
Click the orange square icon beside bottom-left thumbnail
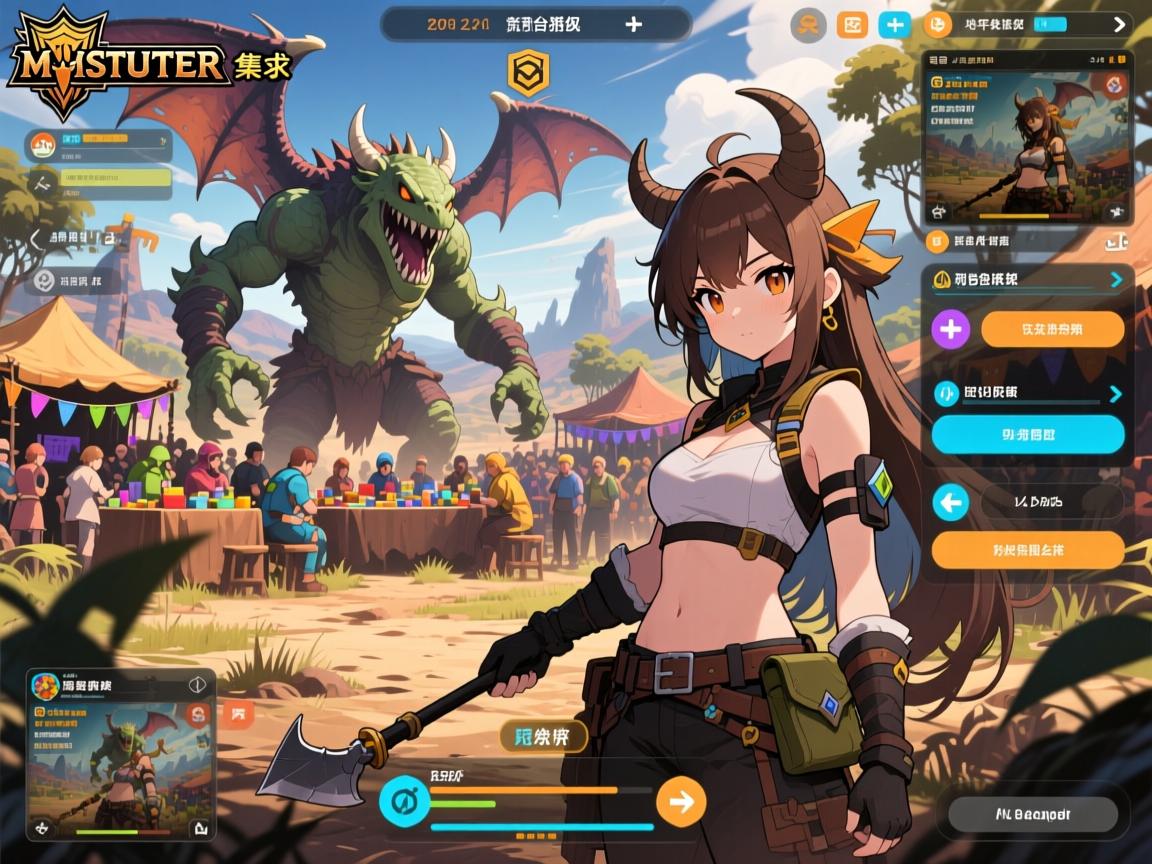pos(239,713)
